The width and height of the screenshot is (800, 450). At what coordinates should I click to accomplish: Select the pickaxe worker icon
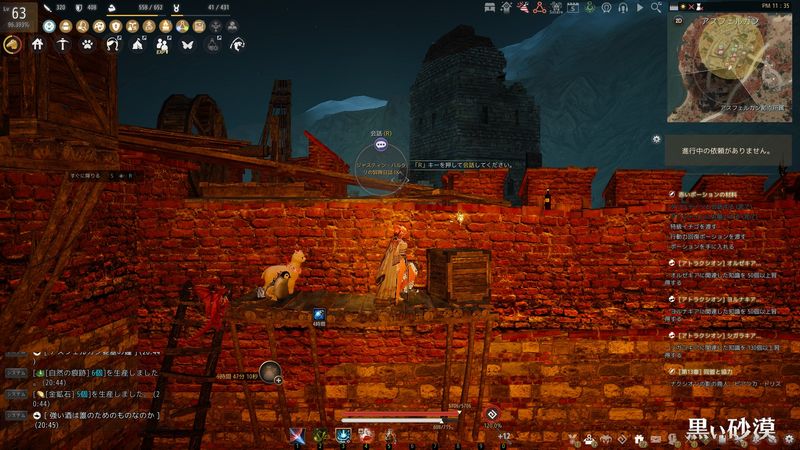click(x=63, y=44)
